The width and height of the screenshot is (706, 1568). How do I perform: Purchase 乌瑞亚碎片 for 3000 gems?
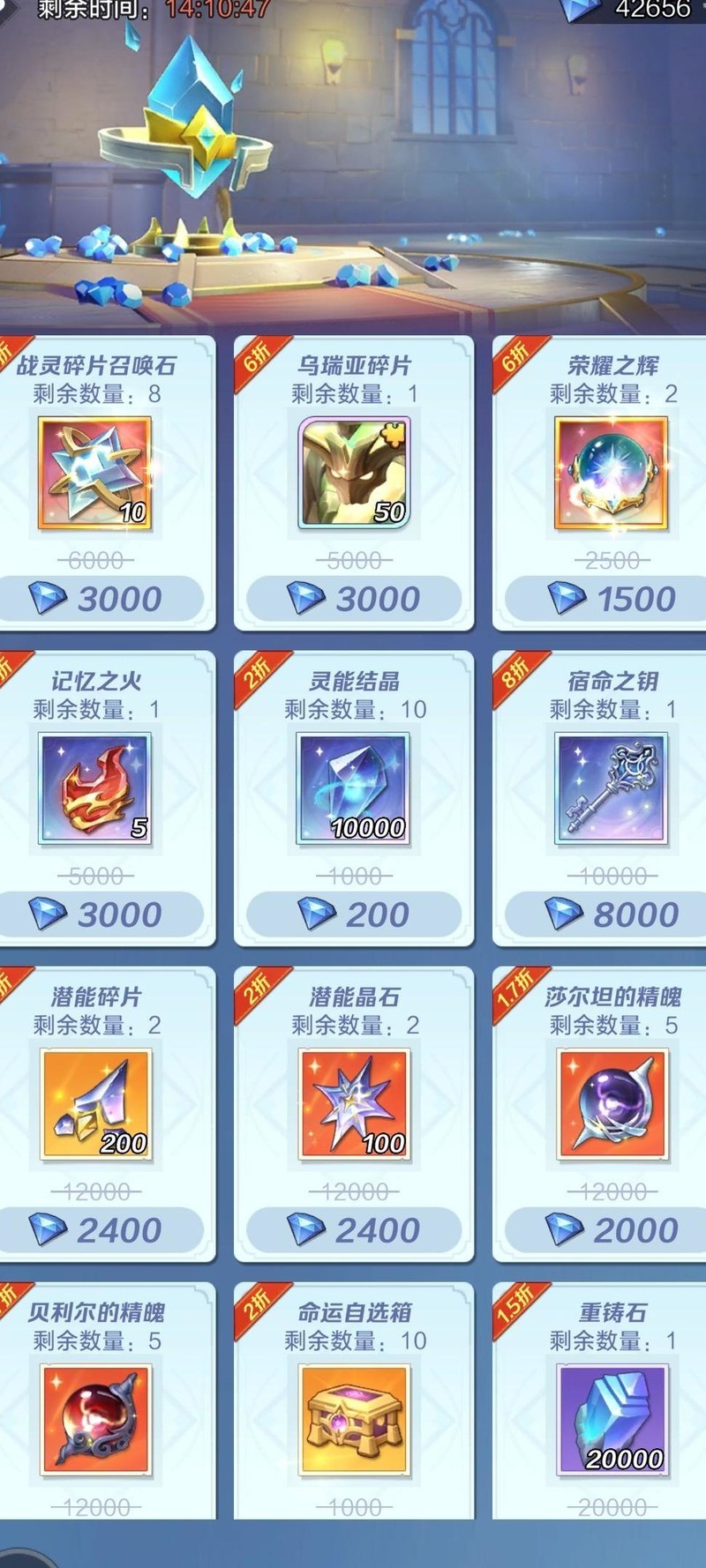[354, 599]
